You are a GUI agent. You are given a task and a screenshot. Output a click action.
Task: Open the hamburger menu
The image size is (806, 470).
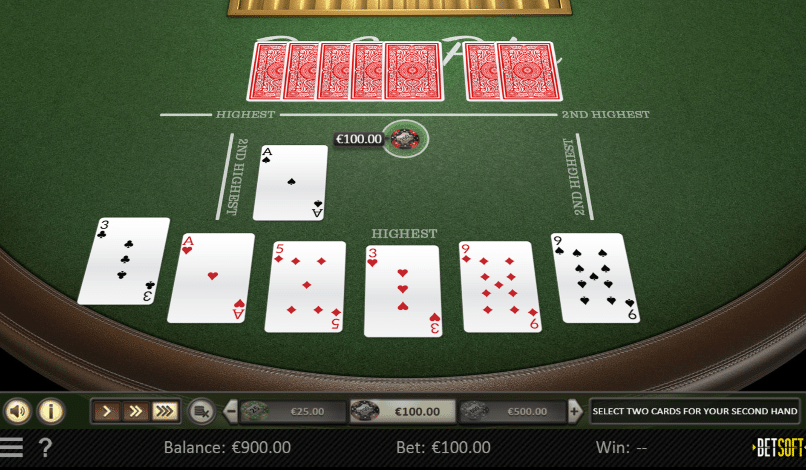12,446
